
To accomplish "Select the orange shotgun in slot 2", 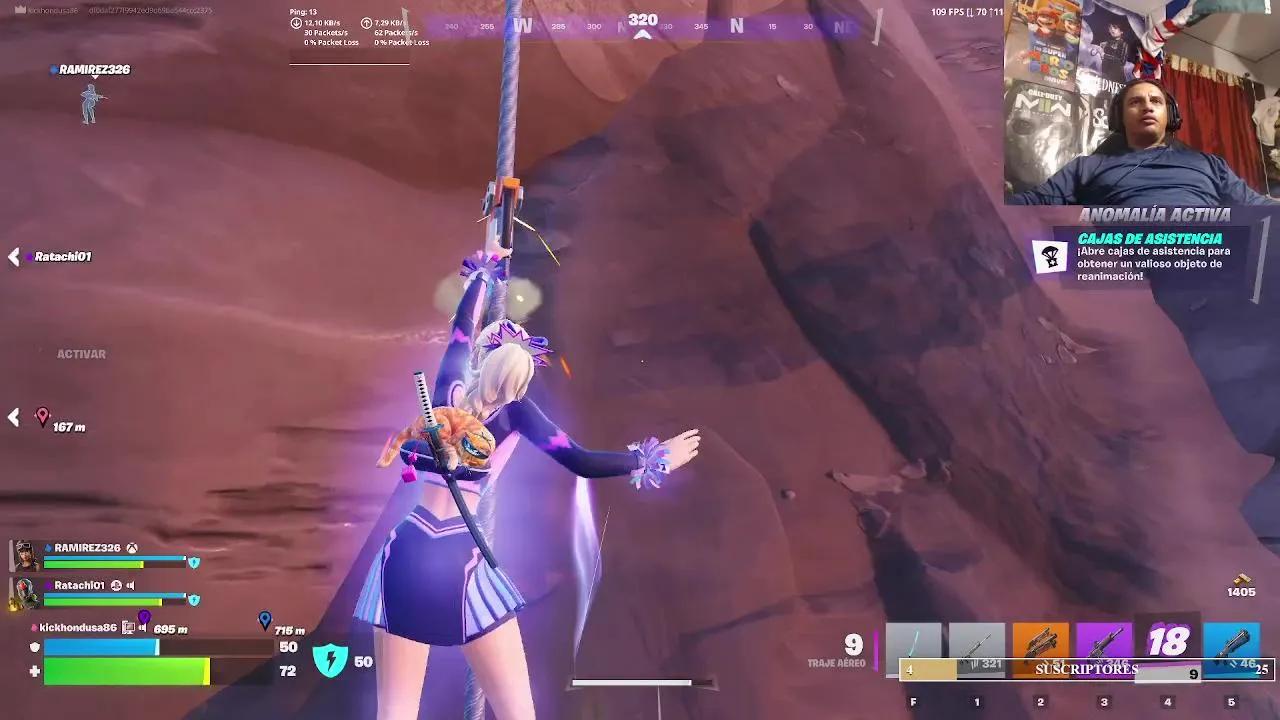I will pos(1042,645).
